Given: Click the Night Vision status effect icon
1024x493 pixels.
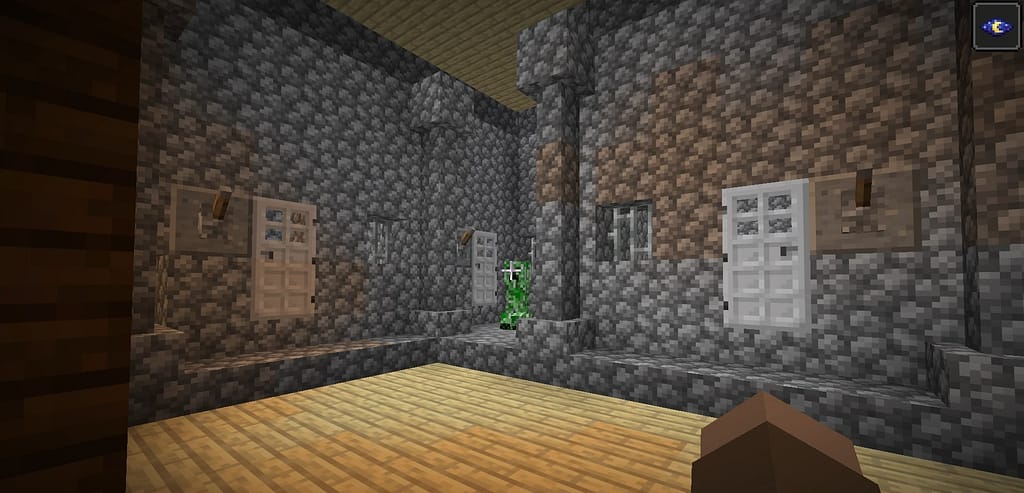Looking at the screenshot, I should pyautogui.click(x=998, y=25).
